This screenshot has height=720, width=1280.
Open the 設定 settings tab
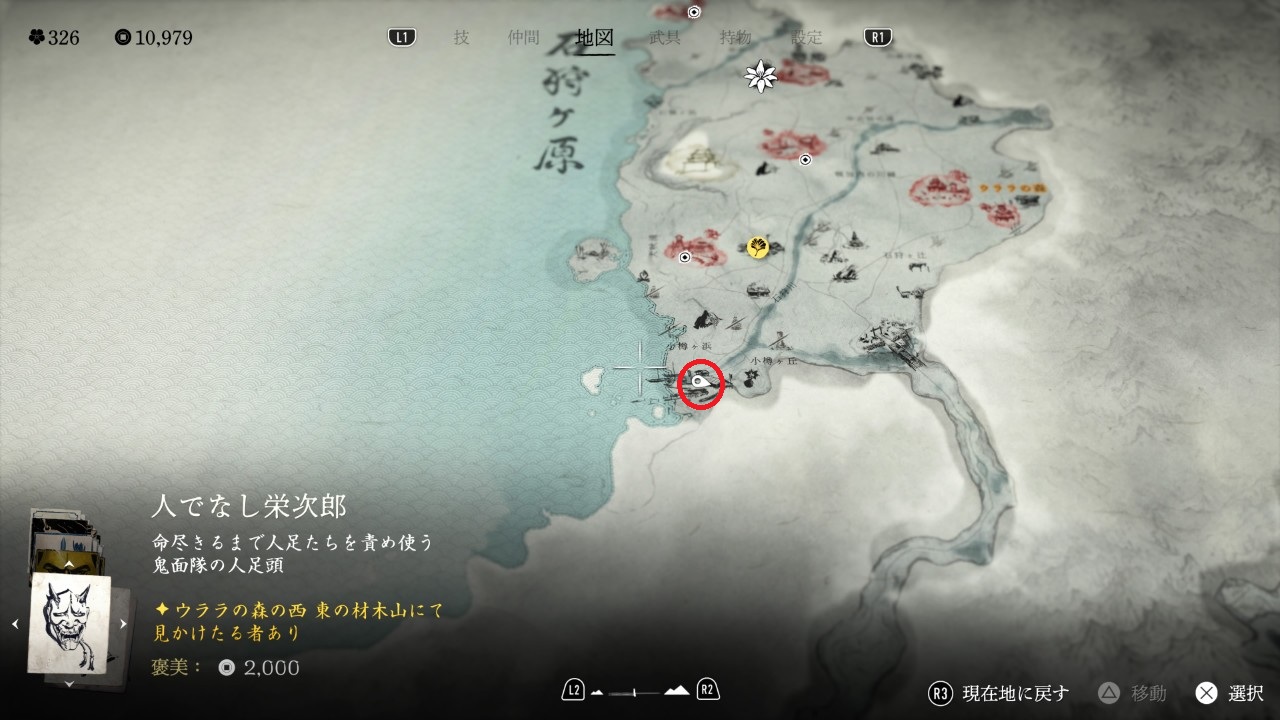click(806, 38)
